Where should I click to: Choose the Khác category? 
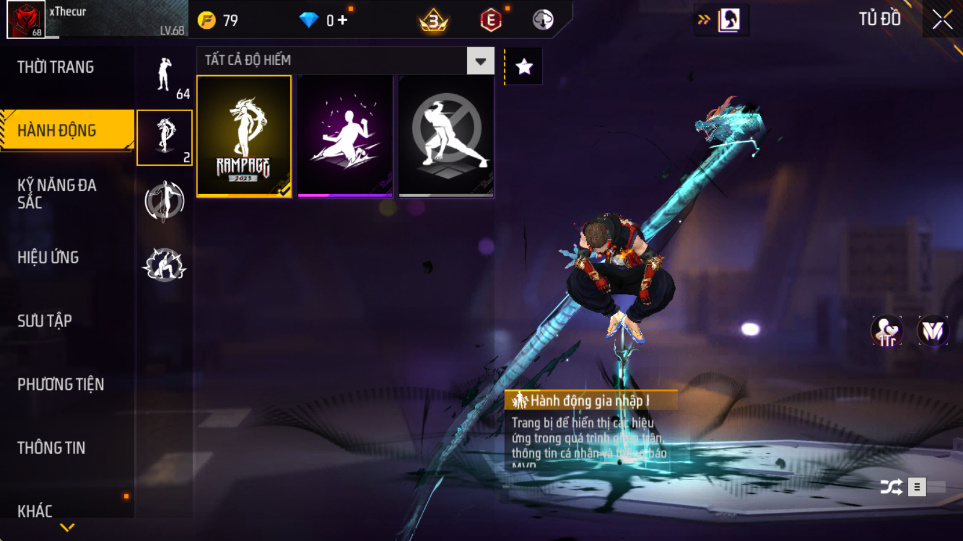point(35,511)
